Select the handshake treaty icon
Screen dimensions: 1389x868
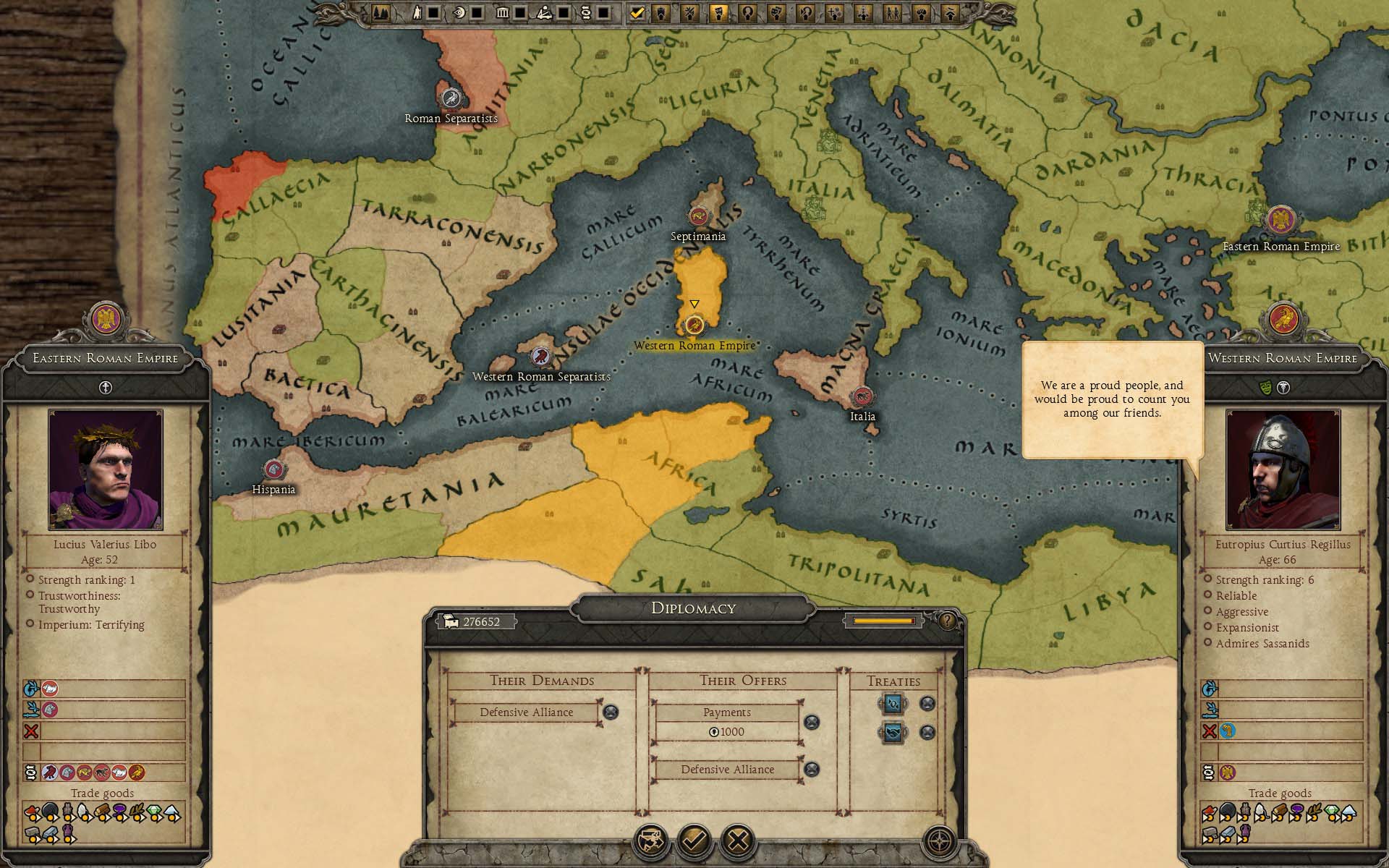893,733
